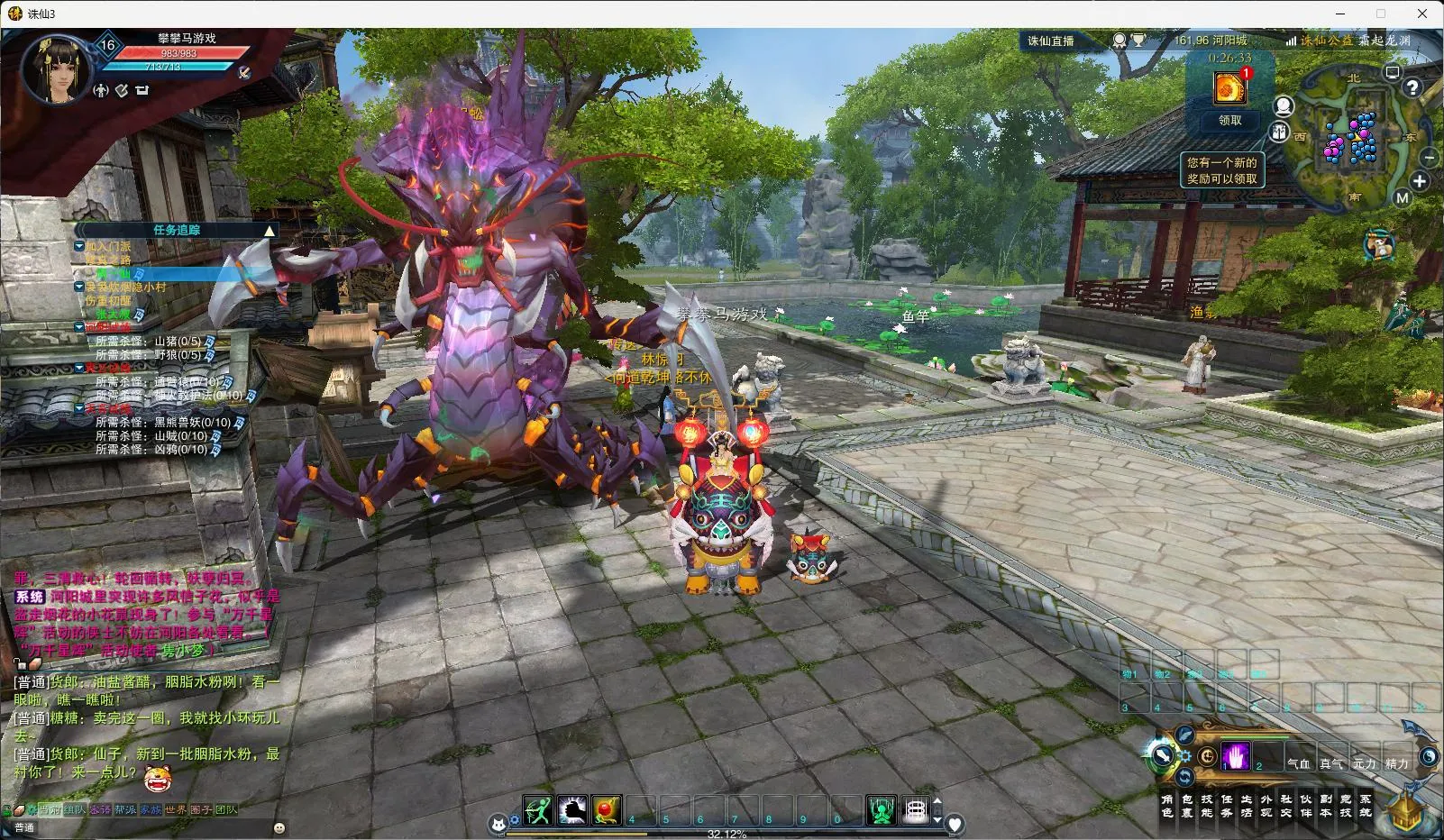Switch chat to the 世界 world channel
Viewport: 1444px width, 840px height.
pyautogui.click(x=176, y=809)
